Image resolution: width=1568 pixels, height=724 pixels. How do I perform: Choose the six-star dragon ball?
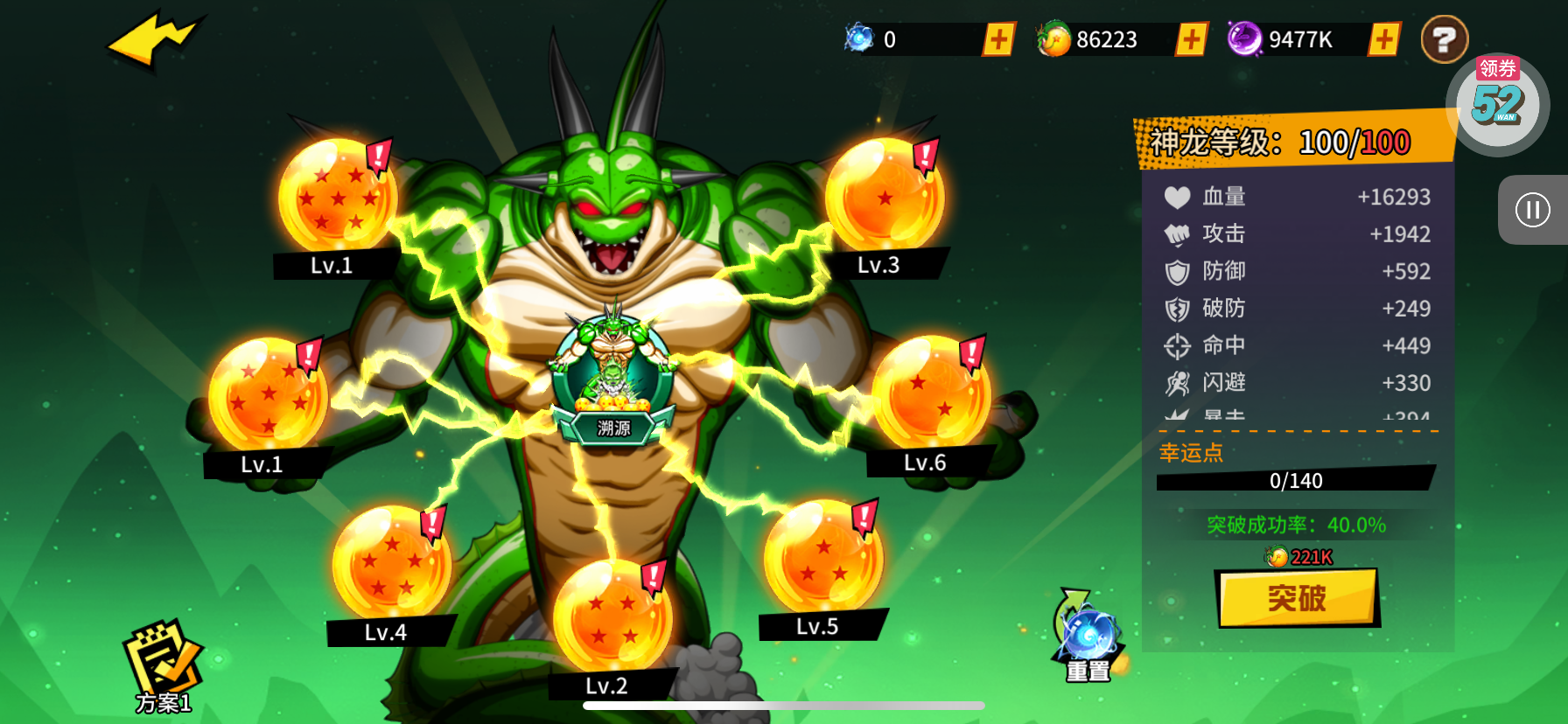tap(268, 395)
